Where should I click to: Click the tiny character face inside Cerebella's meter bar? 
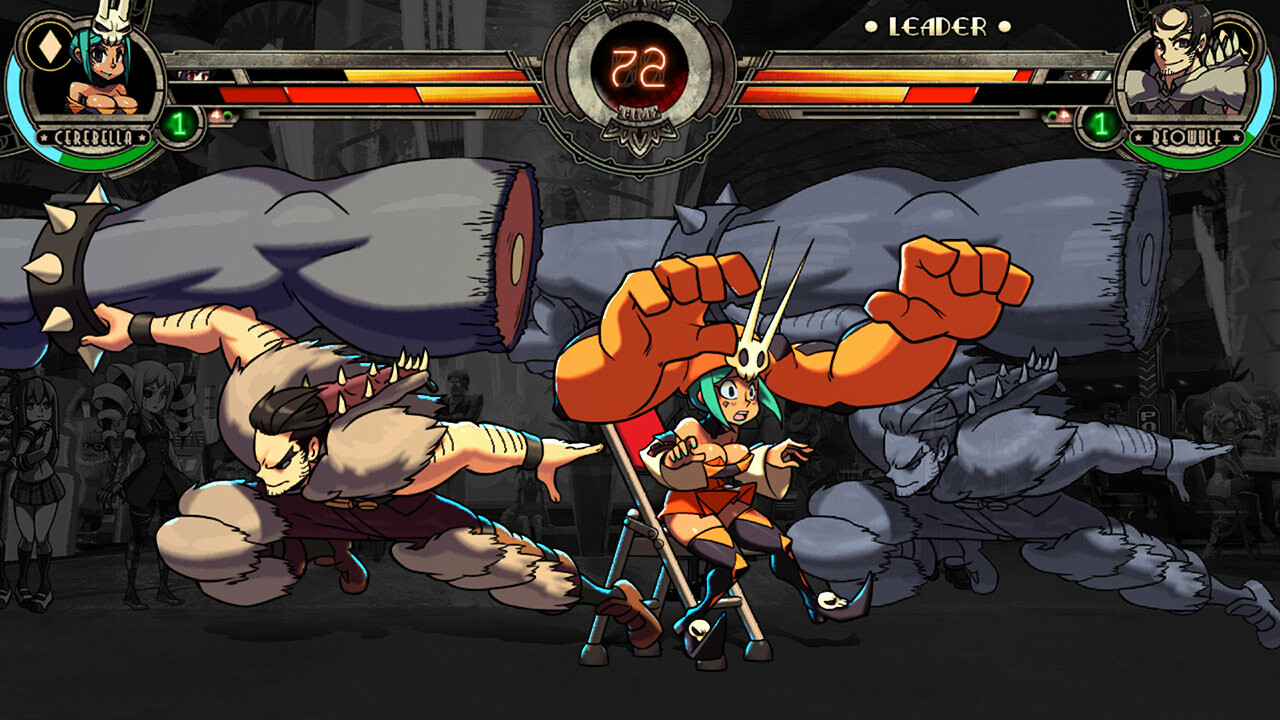193,76
